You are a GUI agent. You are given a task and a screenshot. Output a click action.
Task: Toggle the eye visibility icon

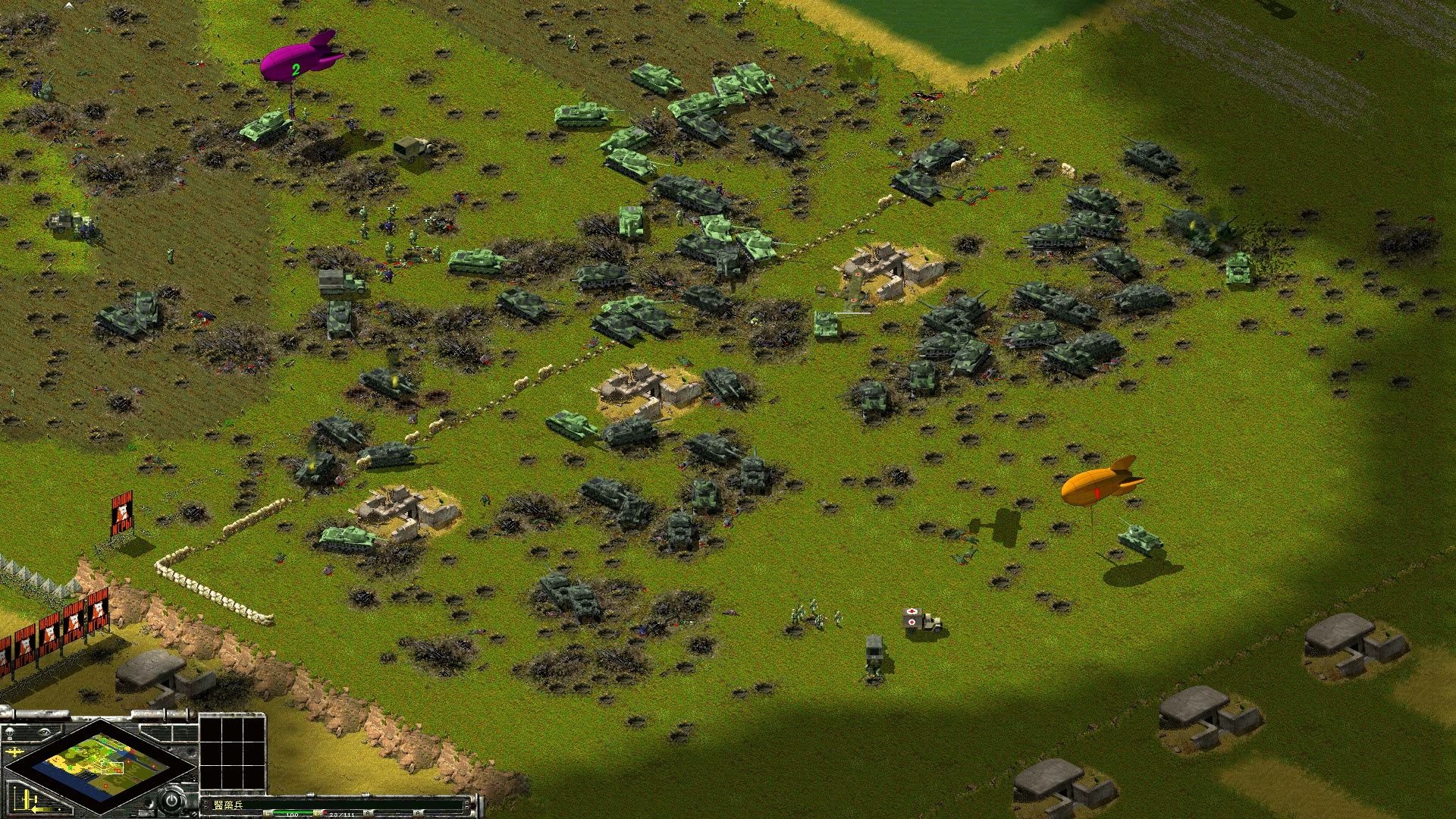coord(44,730)
